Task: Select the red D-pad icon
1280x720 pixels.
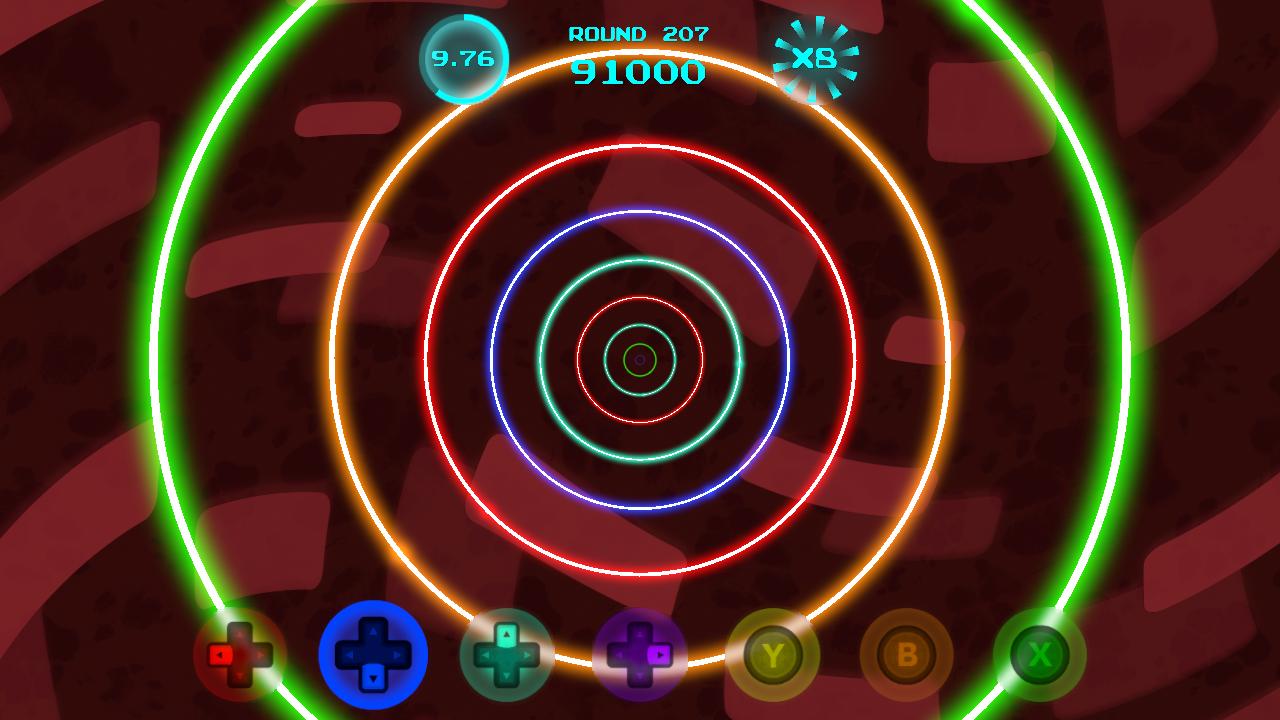Action: coord(240,654)
